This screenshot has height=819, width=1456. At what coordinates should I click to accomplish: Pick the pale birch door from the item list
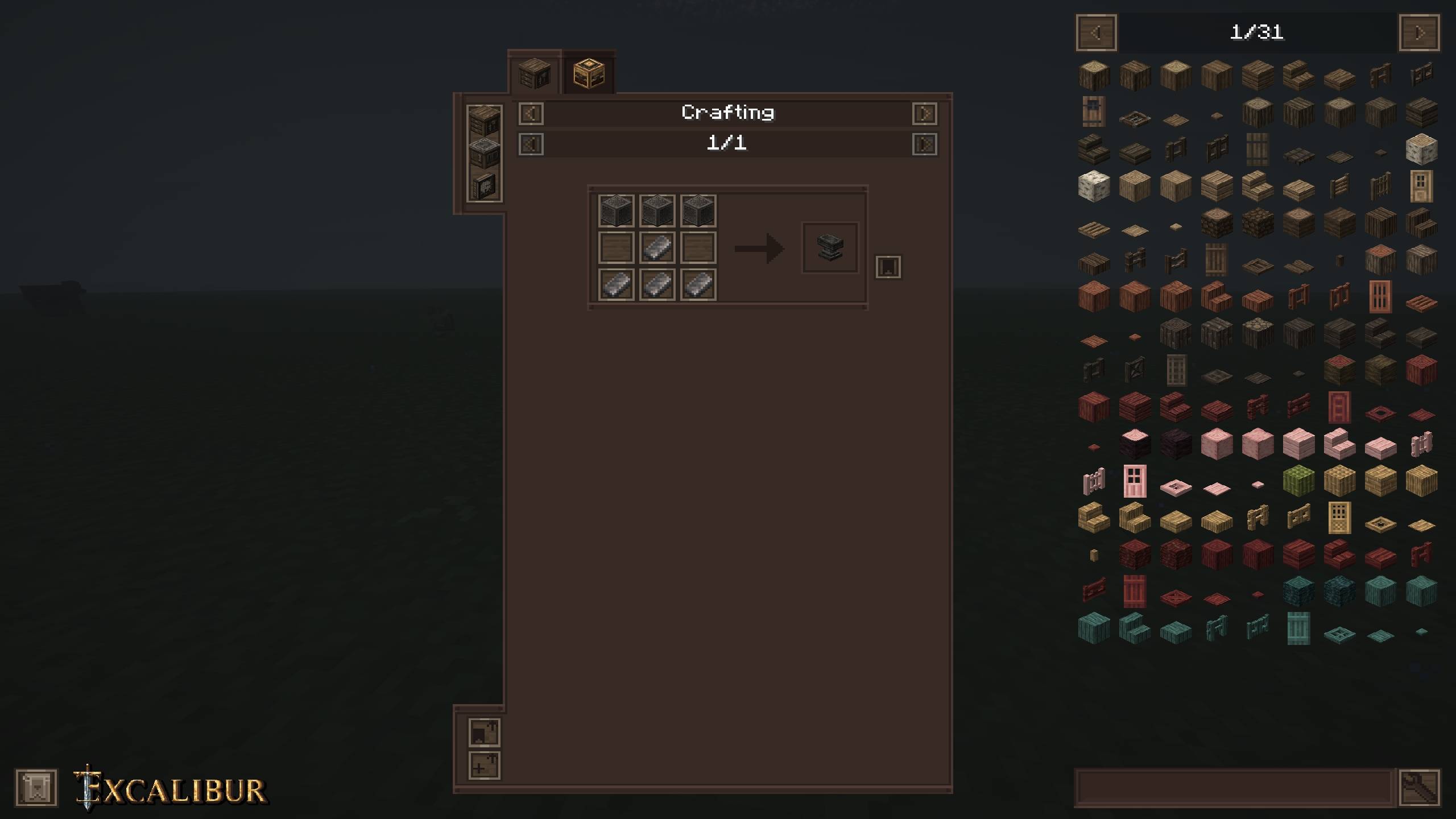click(x=1421, y=187)
